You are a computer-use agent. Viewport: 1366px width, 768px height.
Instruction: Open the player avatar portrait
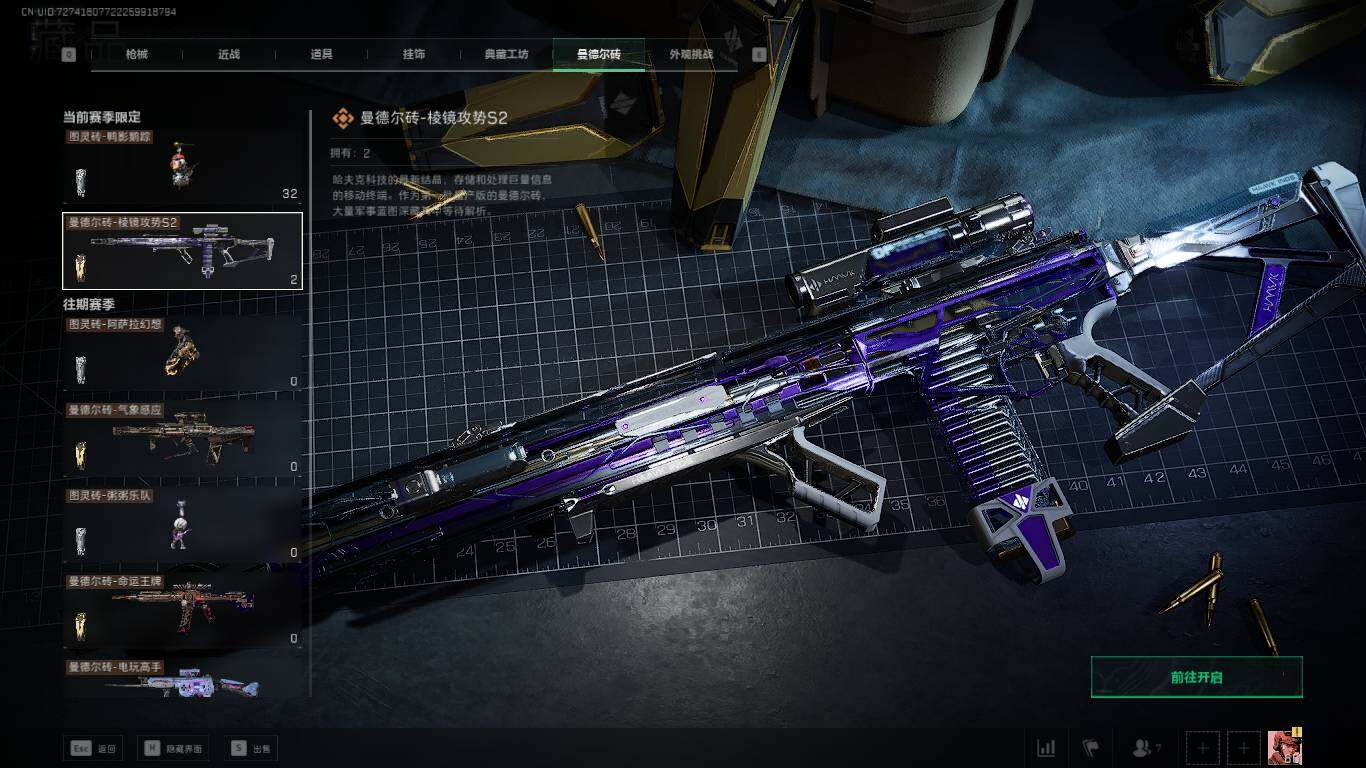pyautogui.click(x=1284, y=747)
